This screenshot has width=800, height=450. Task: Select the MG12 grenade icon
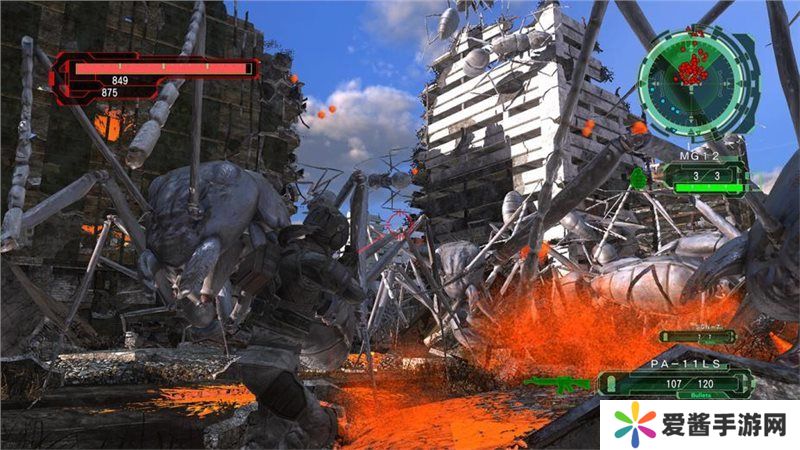[639, 179]
